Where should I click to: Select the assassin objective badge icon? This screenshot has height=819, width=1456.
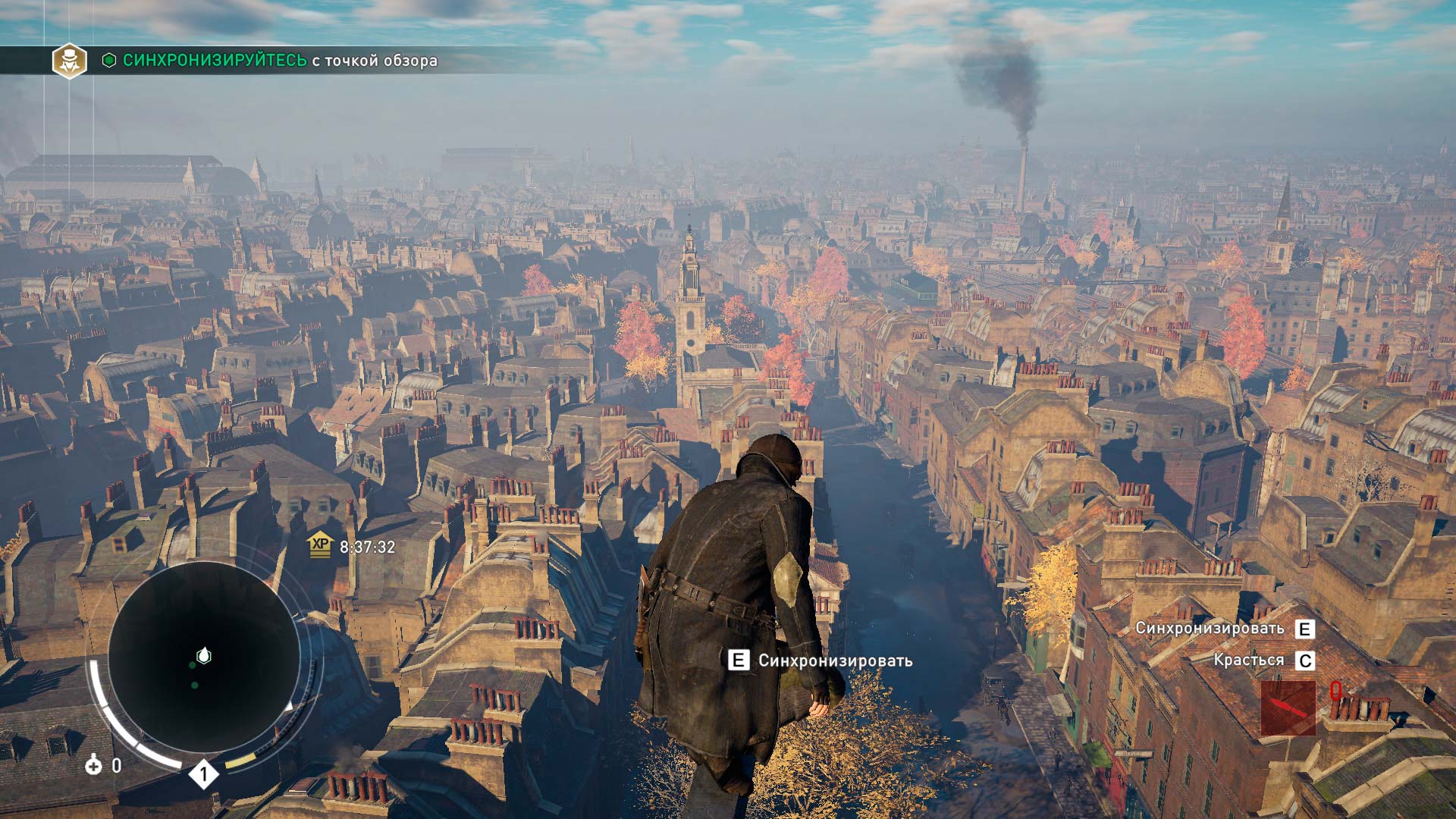(x=69, y=61)
